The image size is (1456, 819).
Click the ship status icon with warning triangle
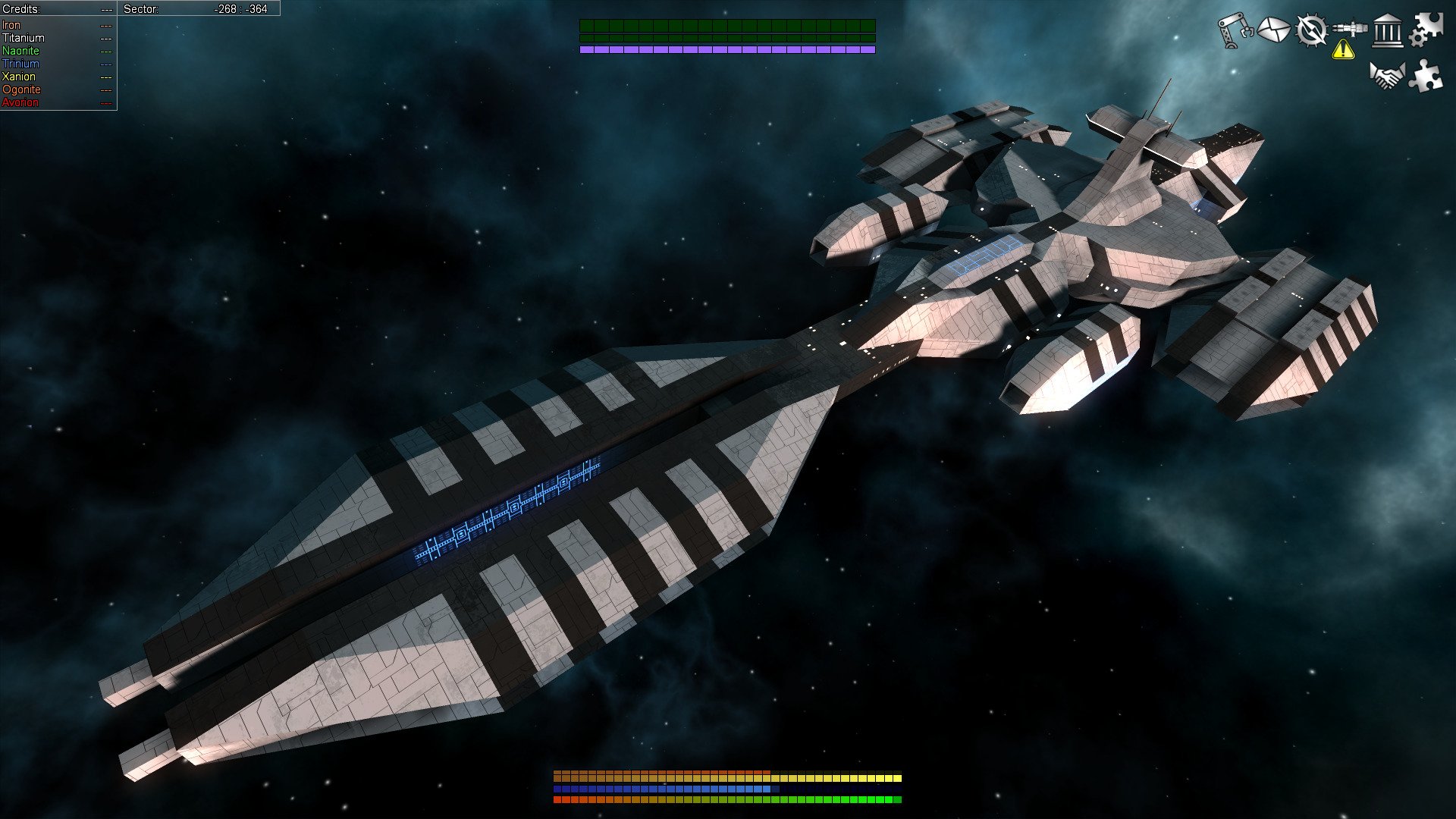pos(1350,27)
